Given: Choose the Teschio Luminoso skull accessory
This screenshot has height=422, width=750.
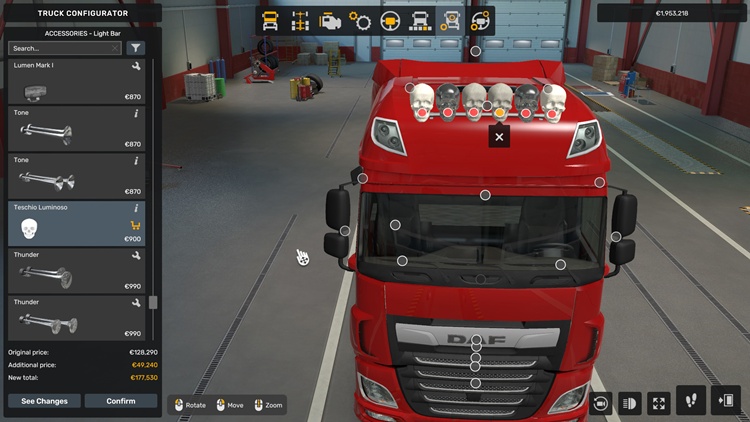Looking at the screenshot, I should coord(77,223).
